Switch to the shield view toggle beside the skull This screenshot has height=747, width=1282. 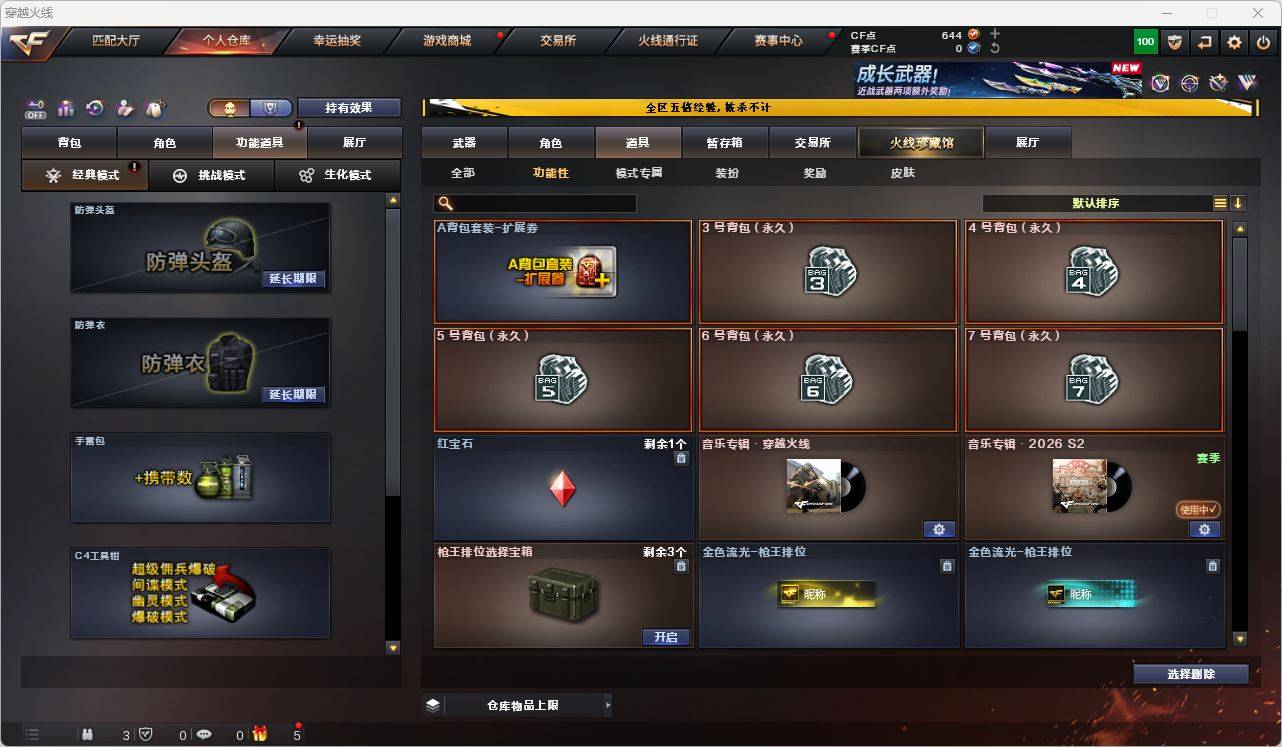(x=269, y=107)
